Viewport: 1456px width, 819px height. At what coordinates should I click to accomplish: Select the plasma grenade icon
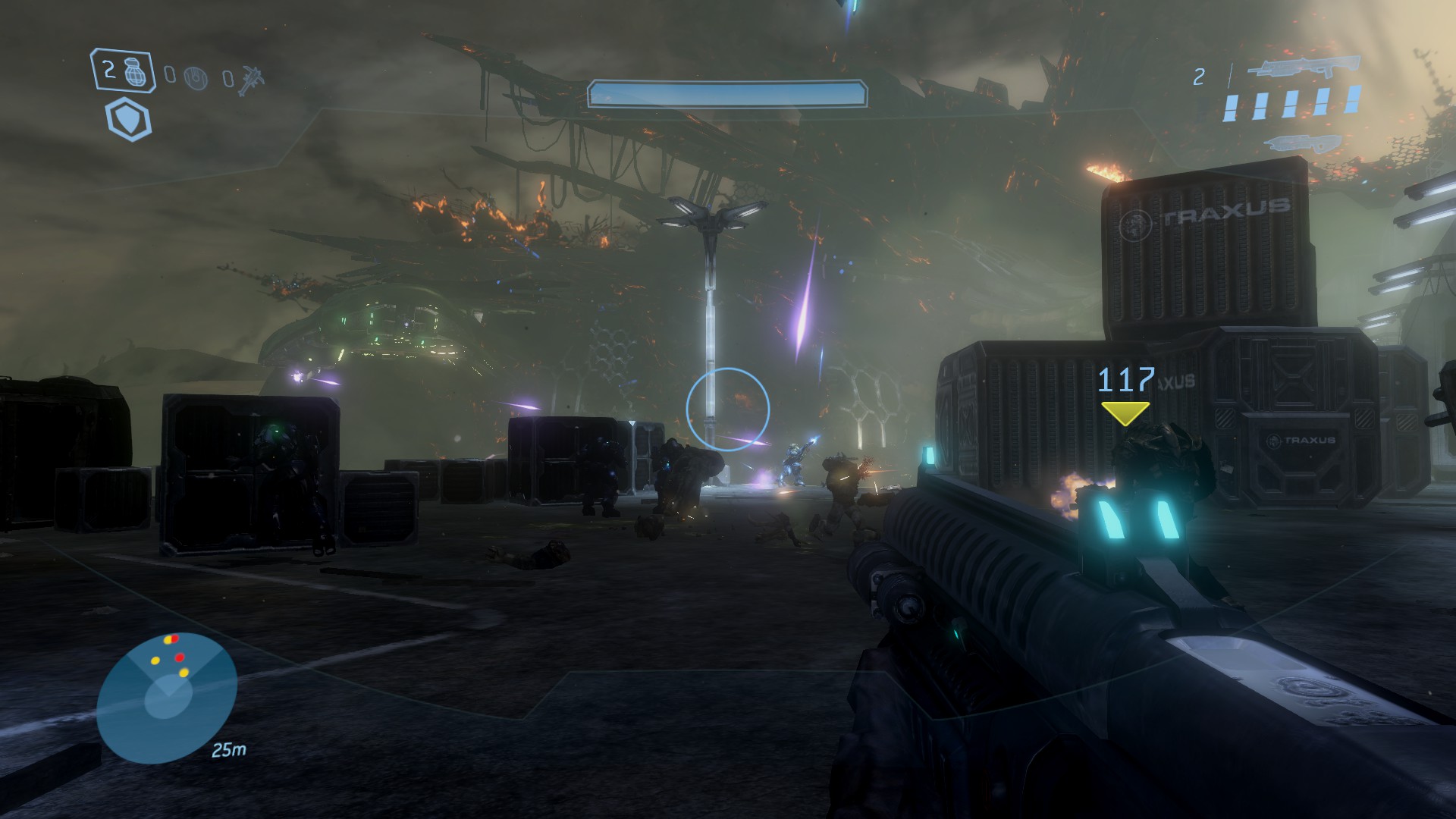pyautogui.click(x=196, y=77)
